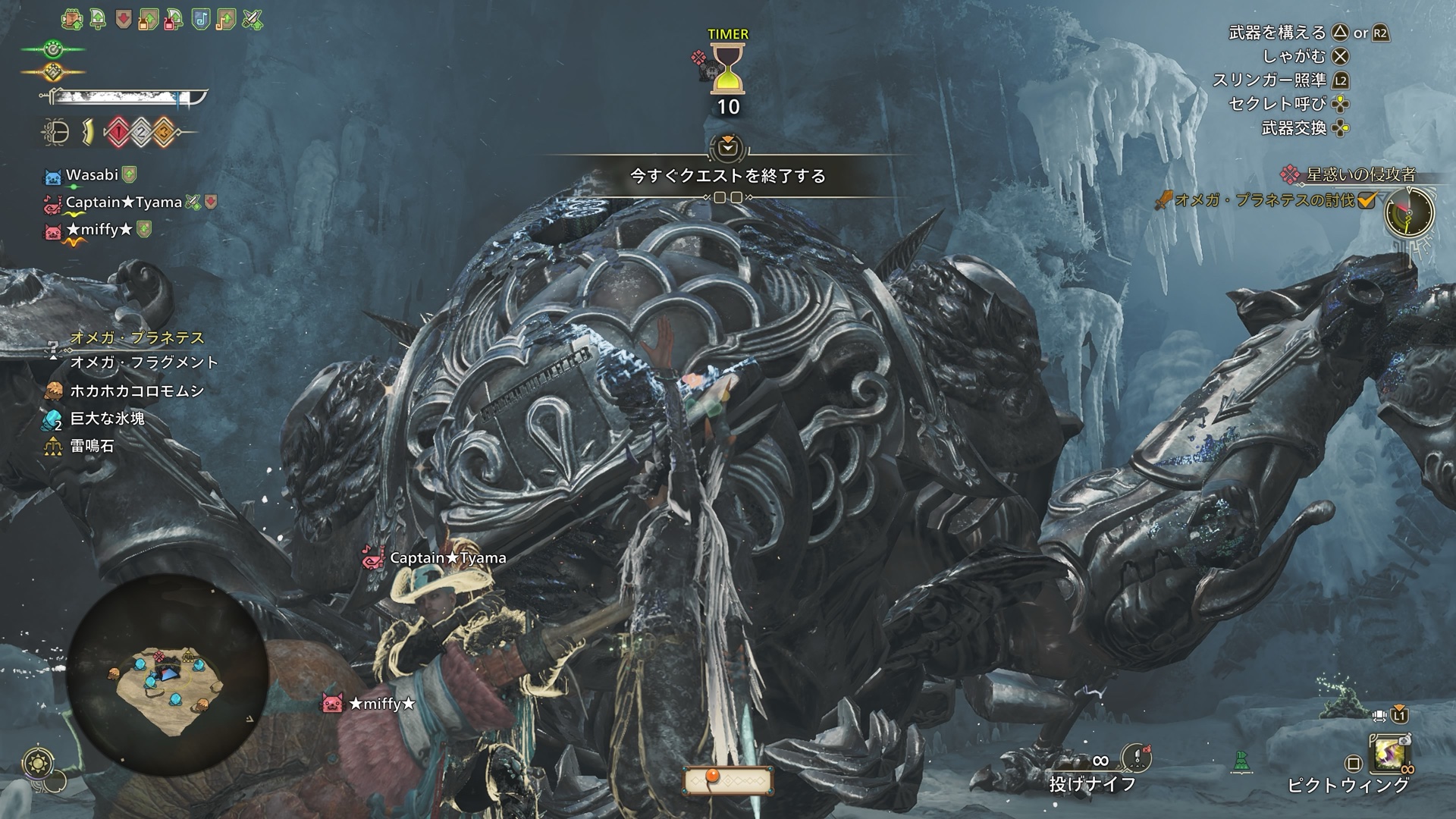Open the circular minimap
Image resolution: width=1456 pixels, height=819 pixels.
(168, 676)
